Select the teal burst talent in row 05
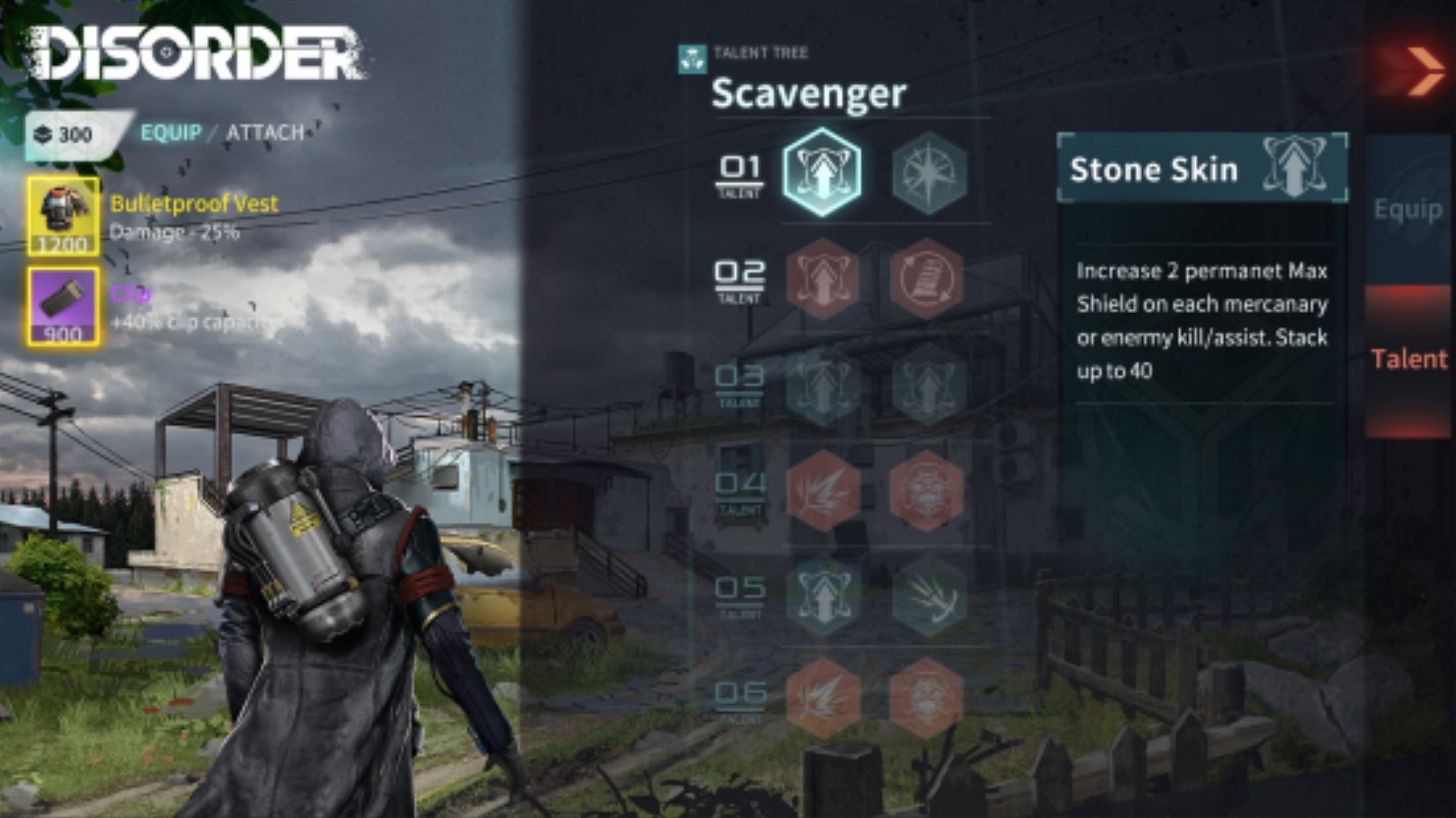The height and width of the screenshot is (818, 1456). 928,595
